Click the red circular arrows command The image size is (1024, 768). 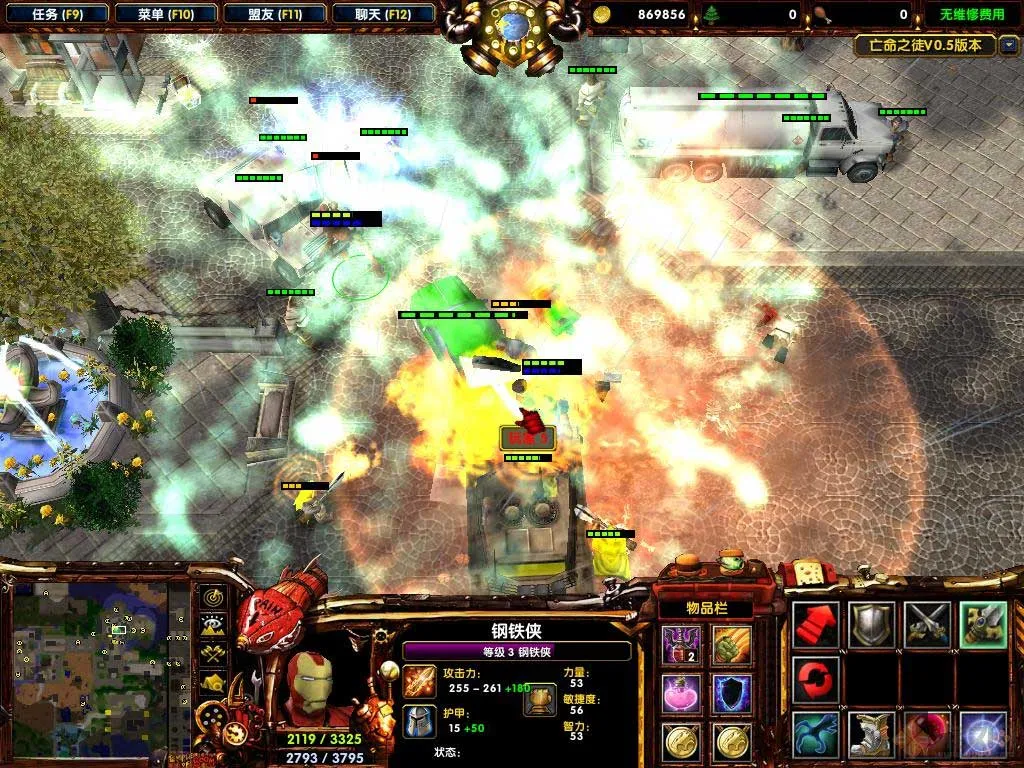(816, 678)
